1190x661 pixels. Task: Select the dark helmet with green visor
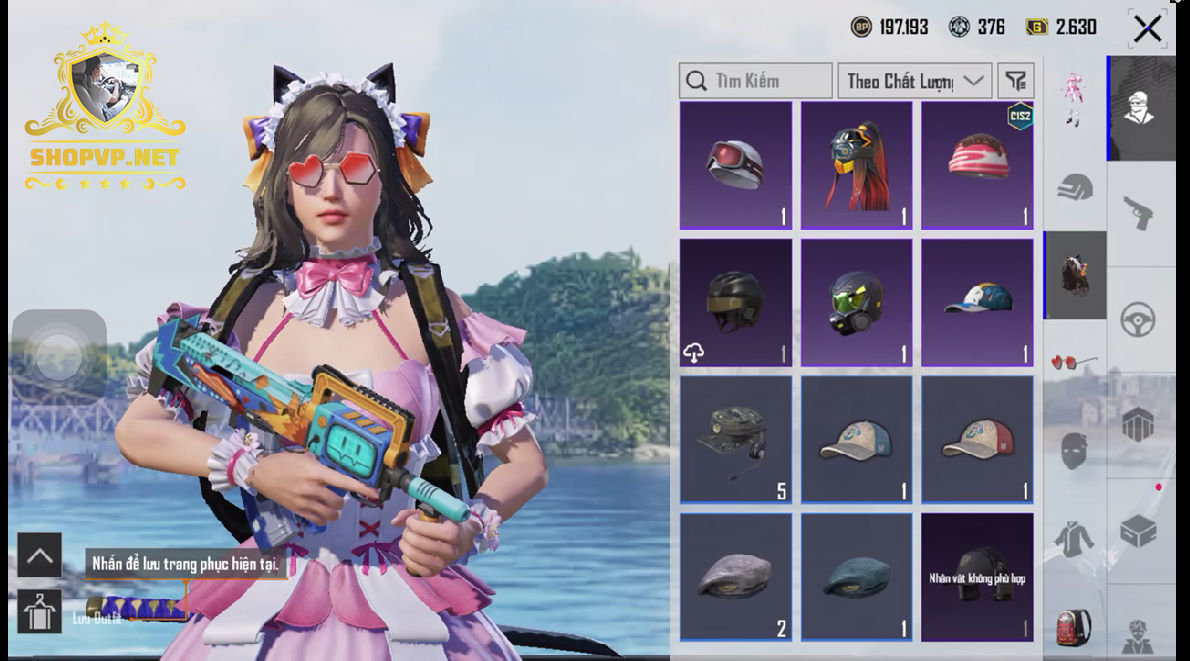(x=857, y=302)
